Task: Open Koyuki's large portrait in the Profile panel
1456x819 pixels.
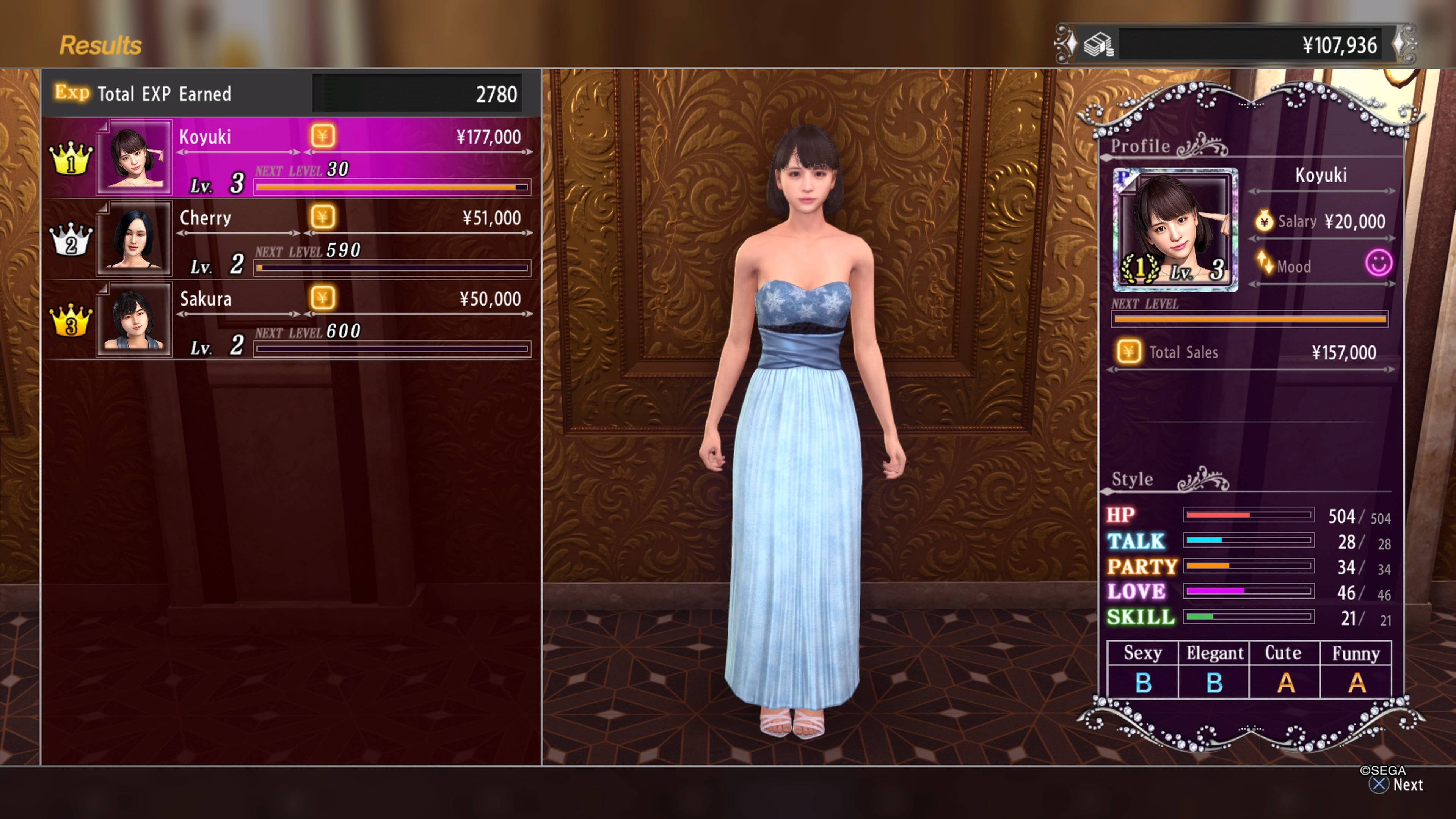Action: [x=1175, y=229]
